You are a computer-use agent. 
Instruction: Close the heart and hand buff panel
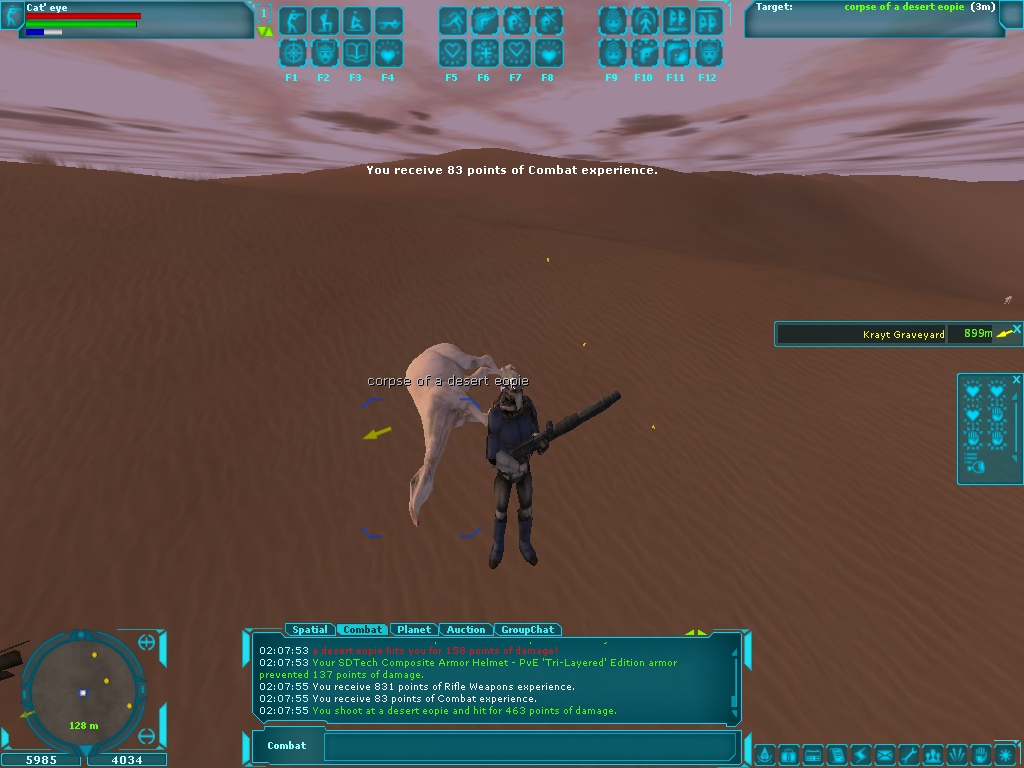point(1016,380)
